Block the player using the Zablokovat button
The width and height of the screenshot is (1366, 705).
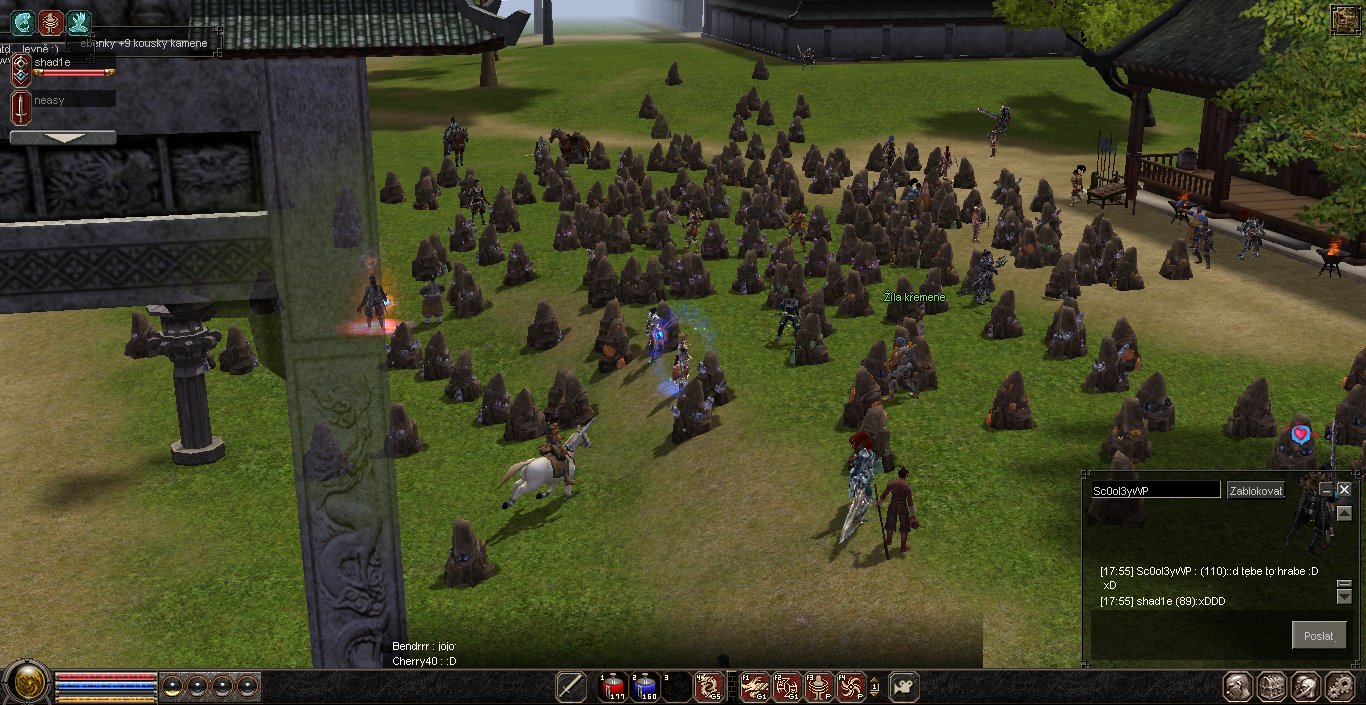pyautogui.click(x=1256, y=490)
